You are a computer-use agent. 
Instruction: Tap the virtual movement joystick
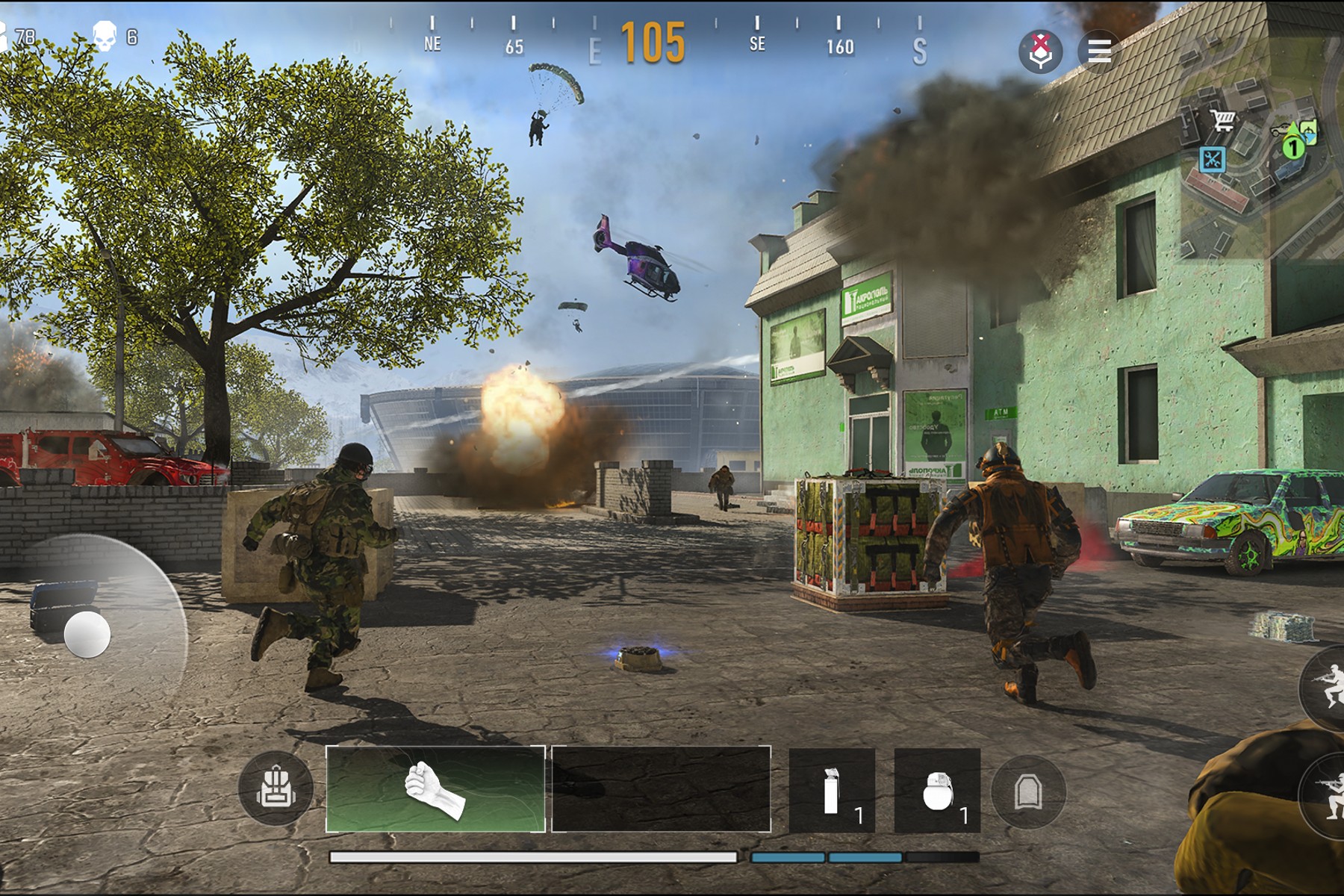[87, 635]
